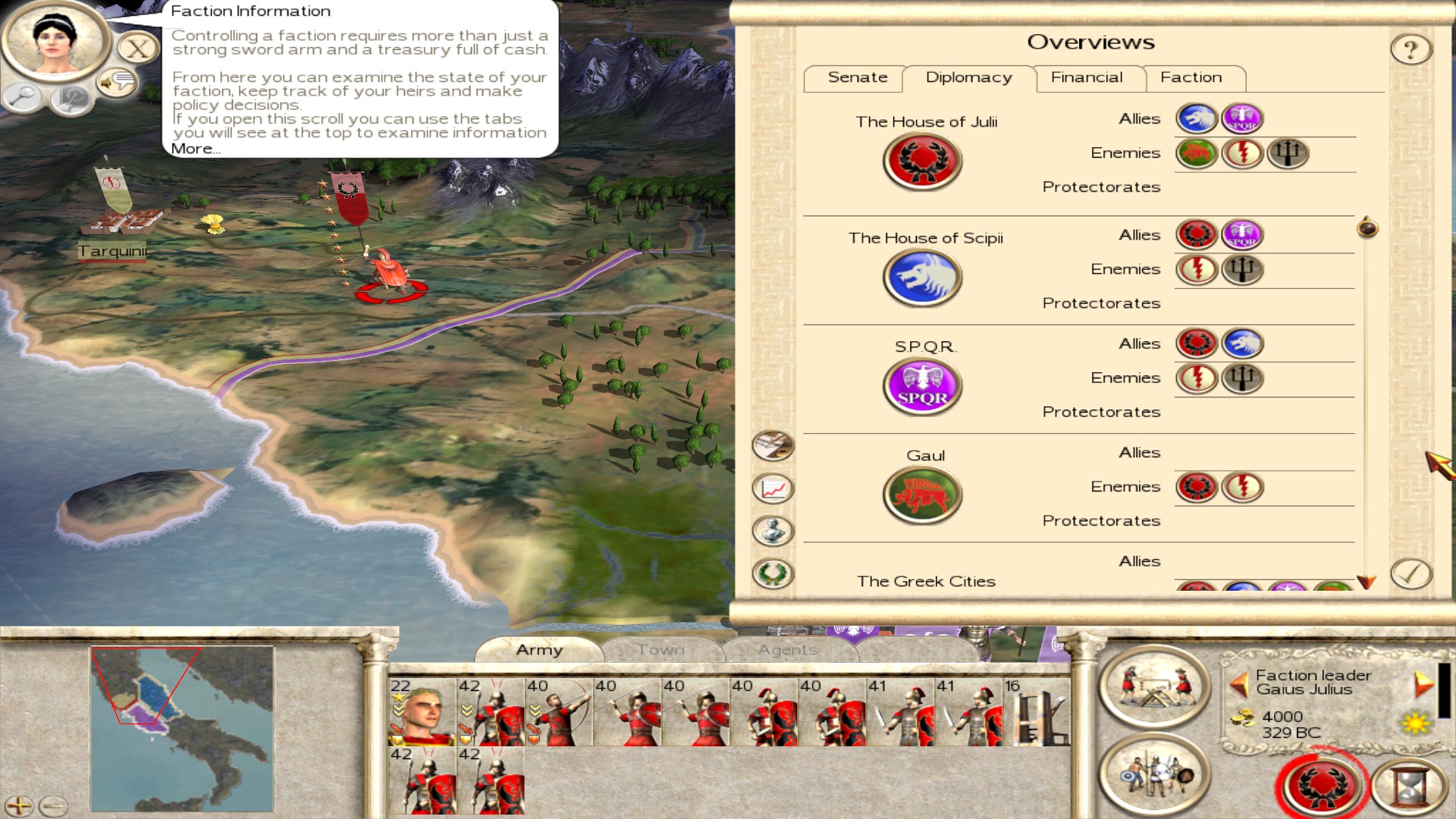
Task: Open the Financial overview tab
Action: (1086, 78)
